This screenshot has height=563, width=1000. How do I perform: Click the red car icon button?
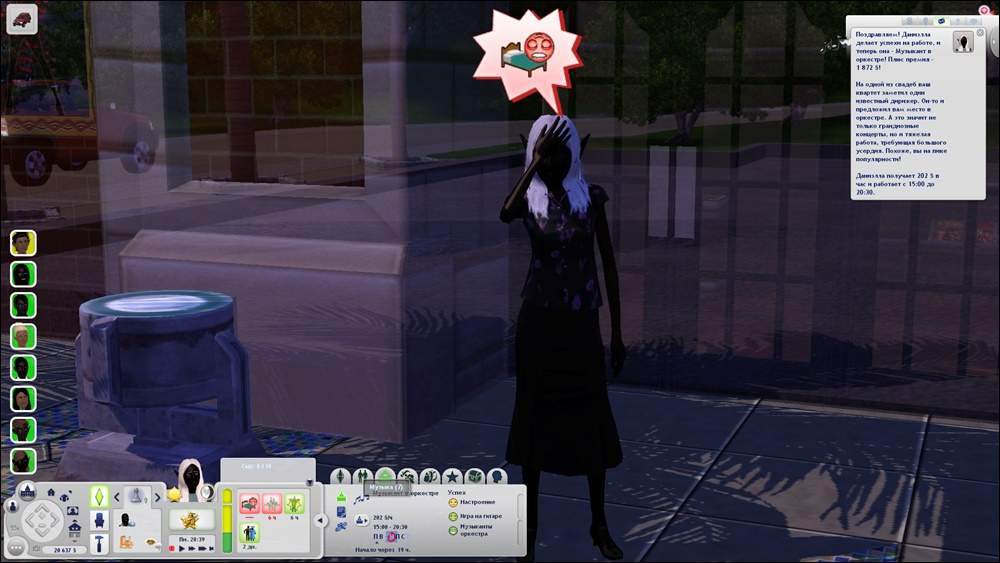coord(22,18)
